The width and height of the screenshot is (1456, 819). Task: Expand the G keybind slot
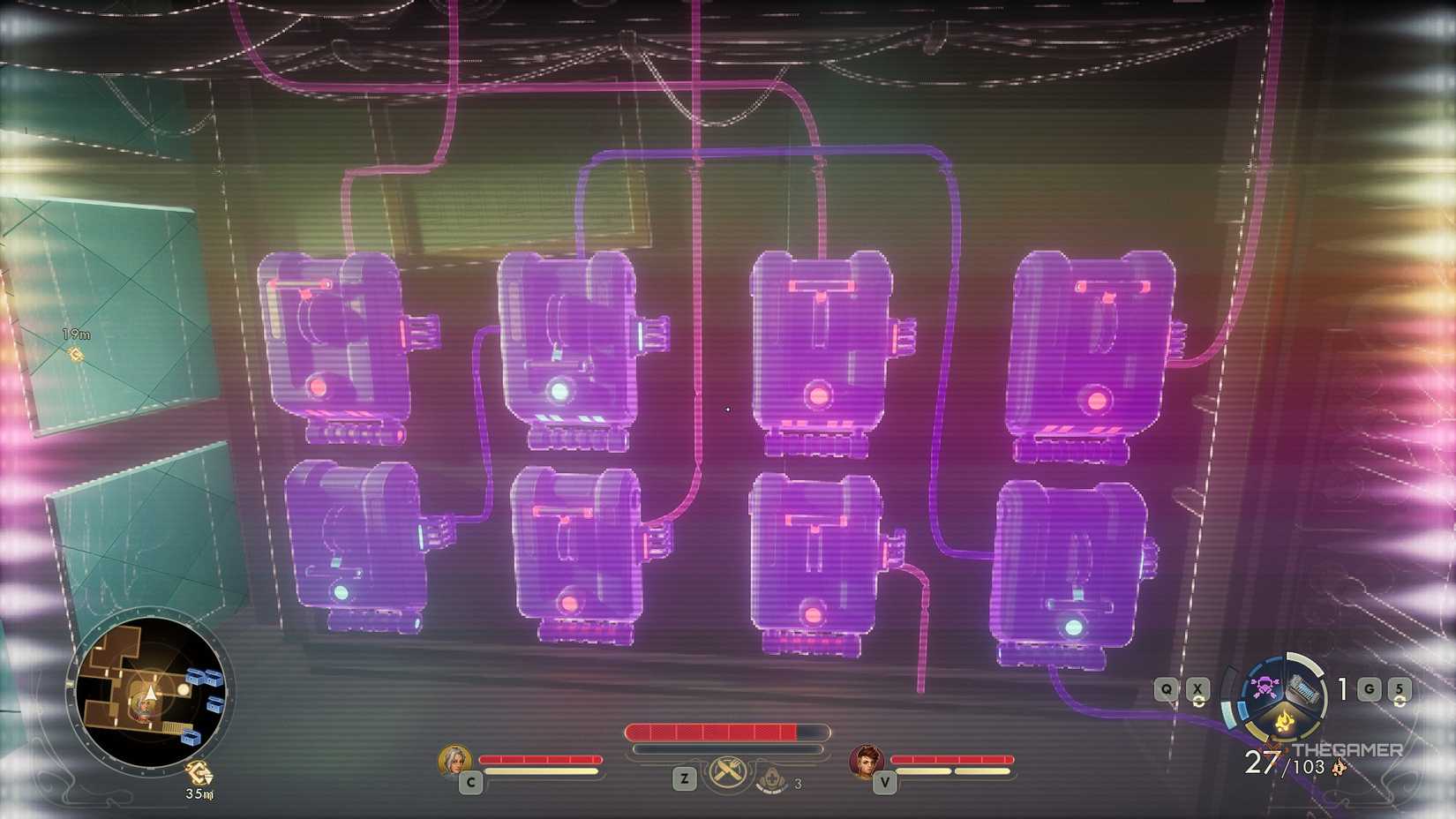[x=1370, y=688]
